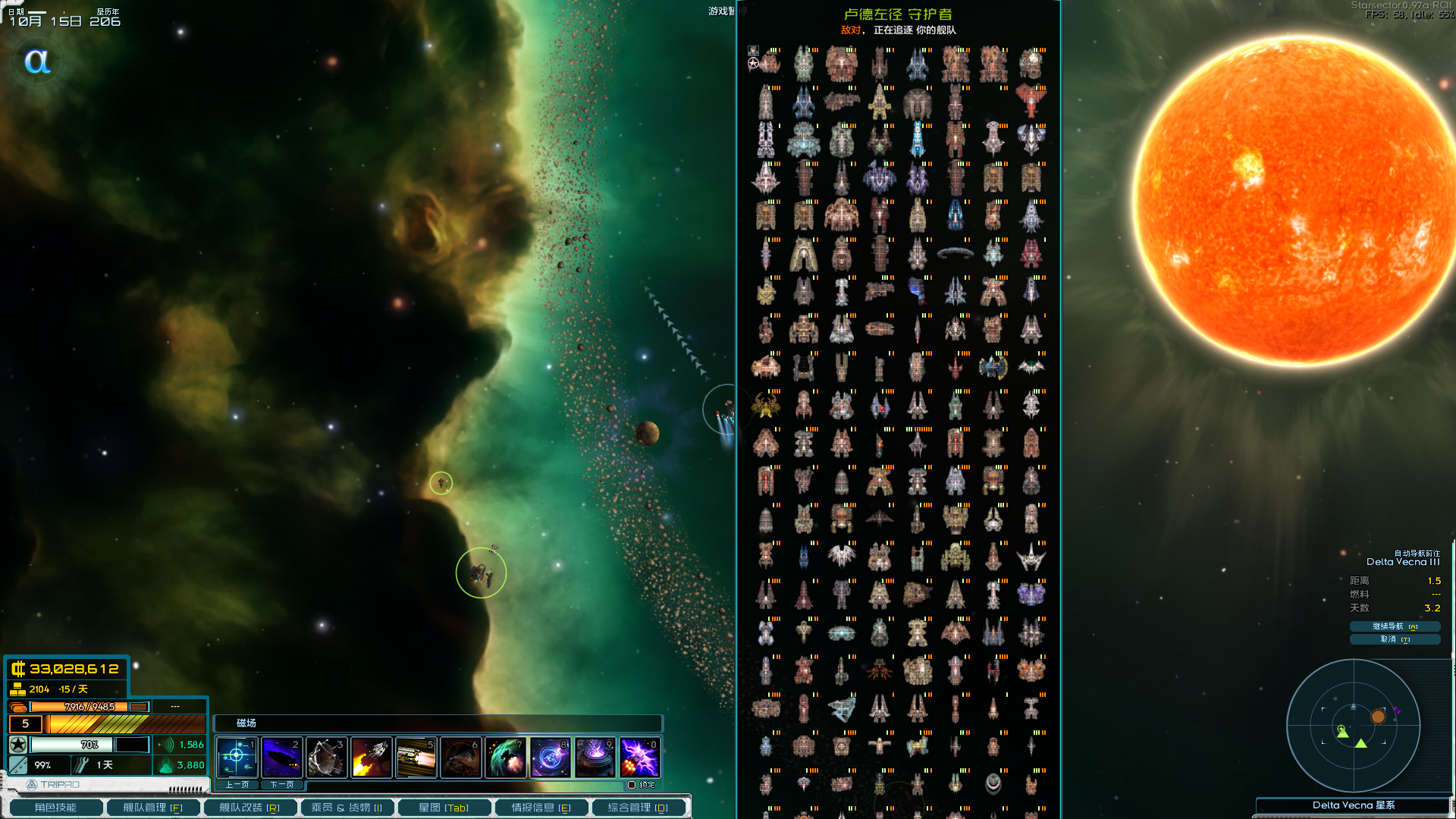Open the 角色技能 character skills screen
Viewport: 1456px width, 819px height.
pyautogui.click(x=55, y=808)
